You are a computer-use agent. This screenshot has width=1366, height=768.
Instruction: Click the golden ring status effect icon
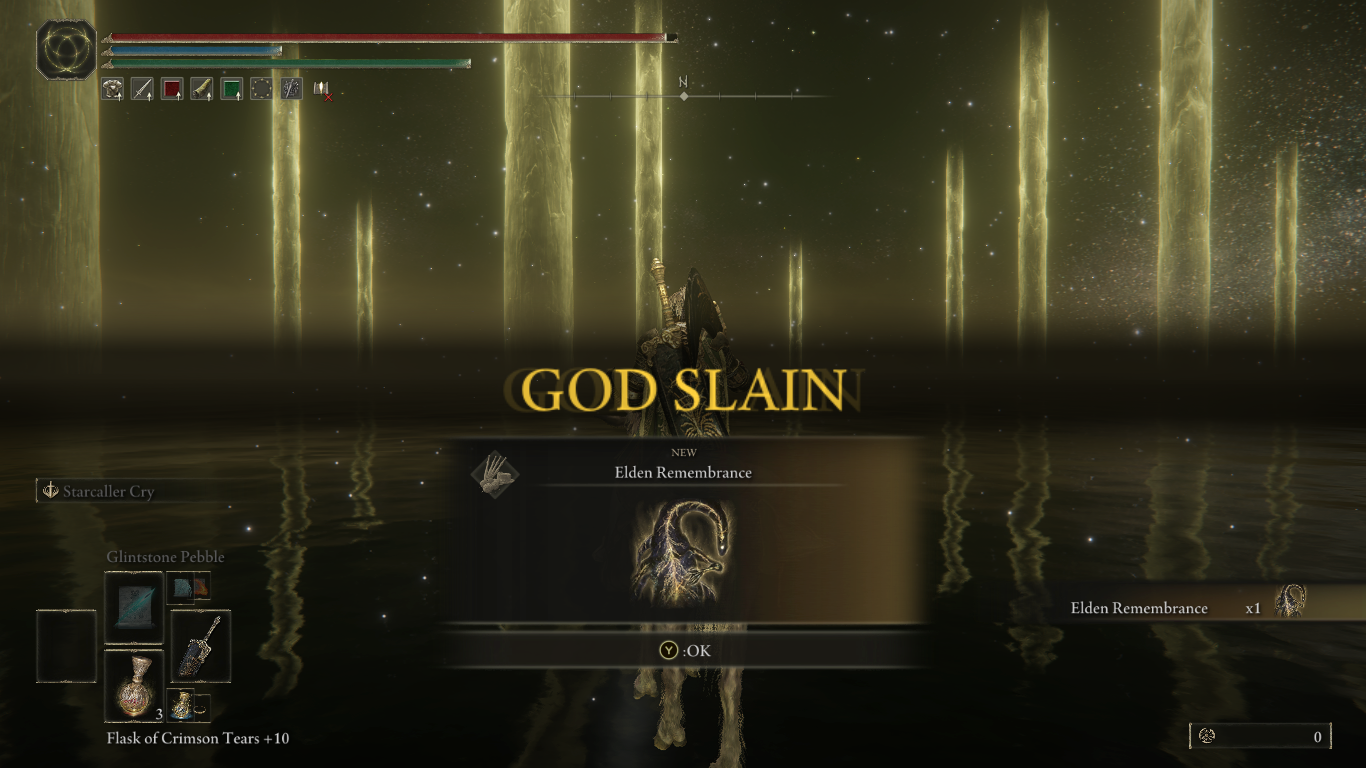click(x=261, y=88)
